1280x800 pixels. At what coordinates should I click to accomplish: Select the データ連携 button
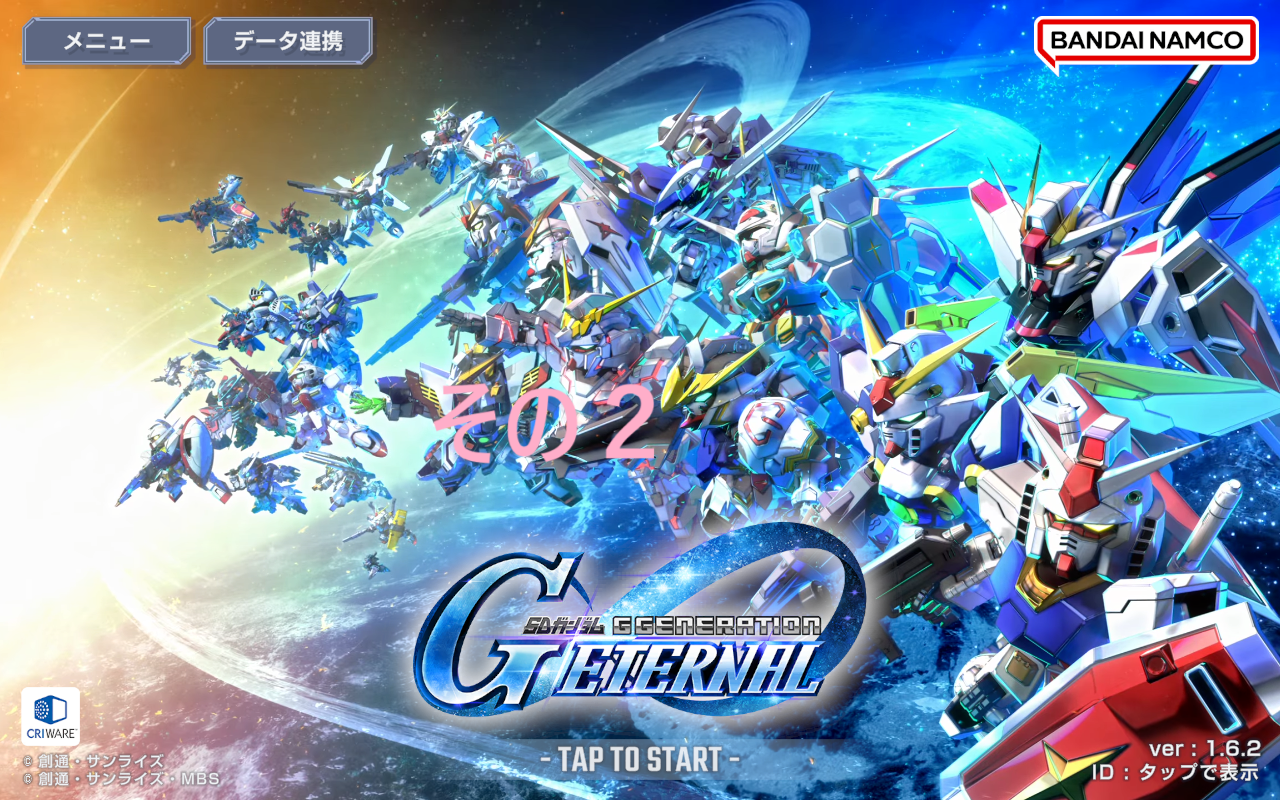click(x=288, y=41)
